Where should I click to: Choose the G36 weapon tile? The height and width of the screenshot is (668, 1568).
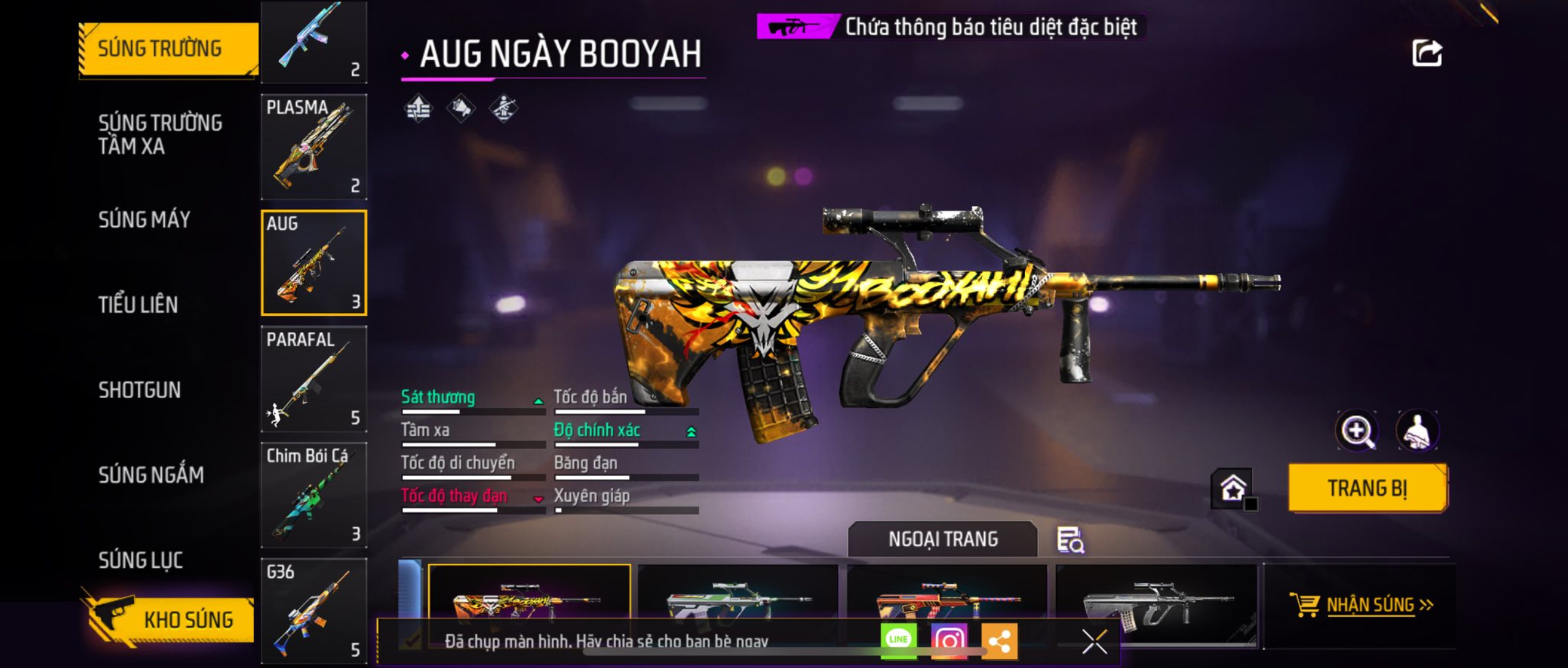pos(314,610)
